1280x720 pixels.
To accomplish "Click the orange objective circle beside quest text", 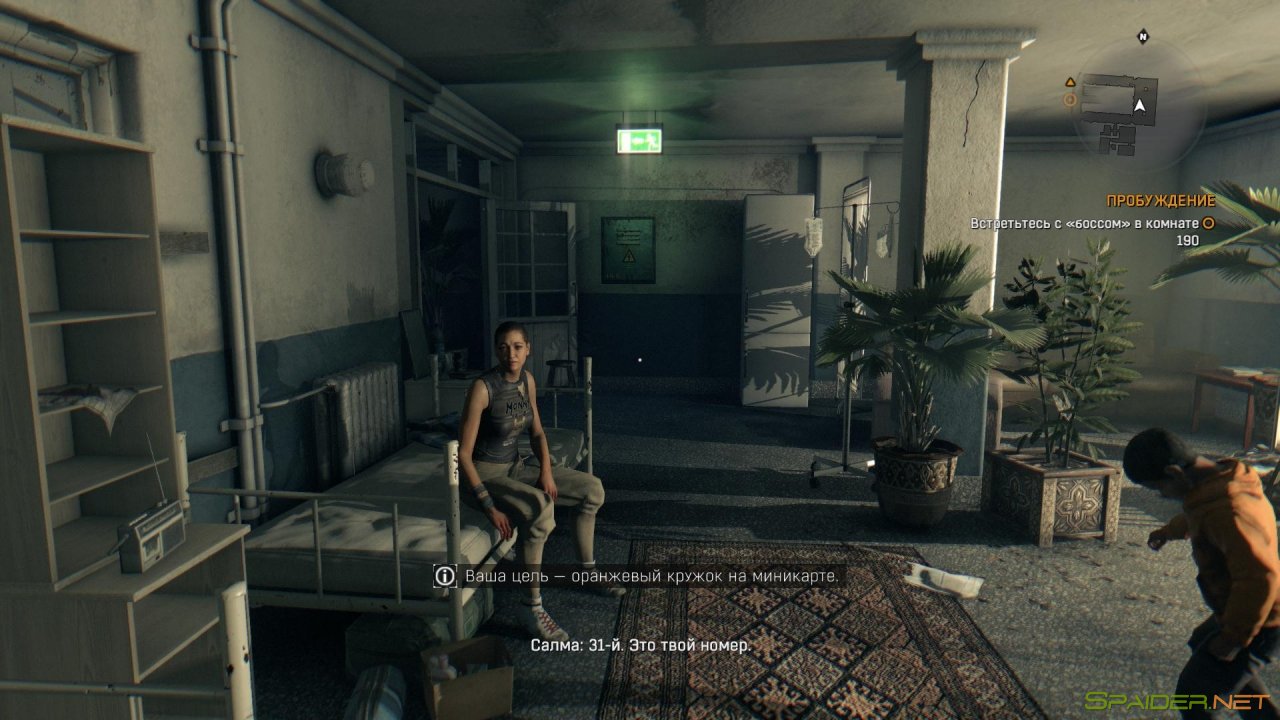I will (1206, 224).
